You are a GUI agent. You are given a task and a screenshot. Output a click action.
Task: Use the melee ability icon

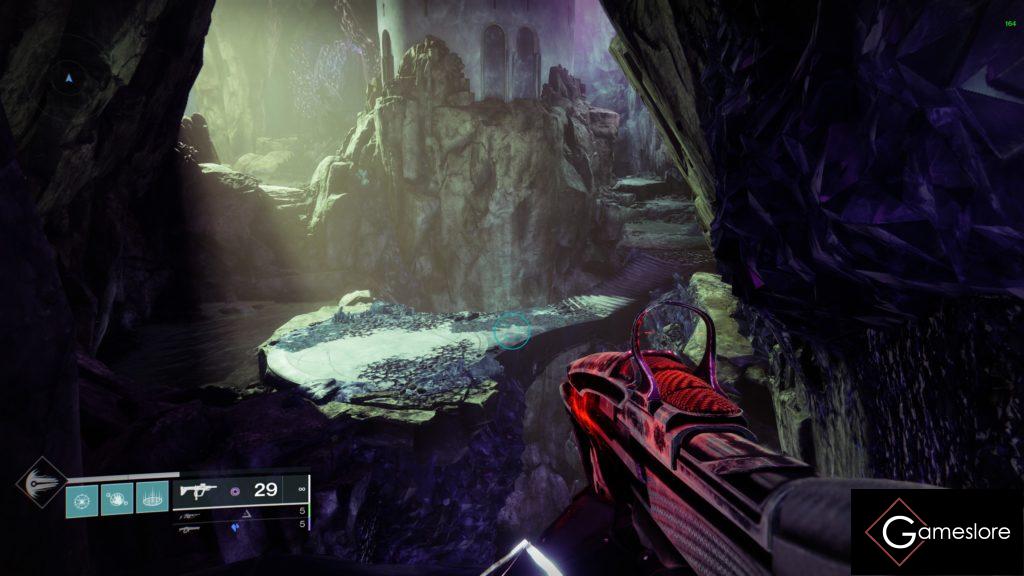pyautogui.click(x=117, y=498)
